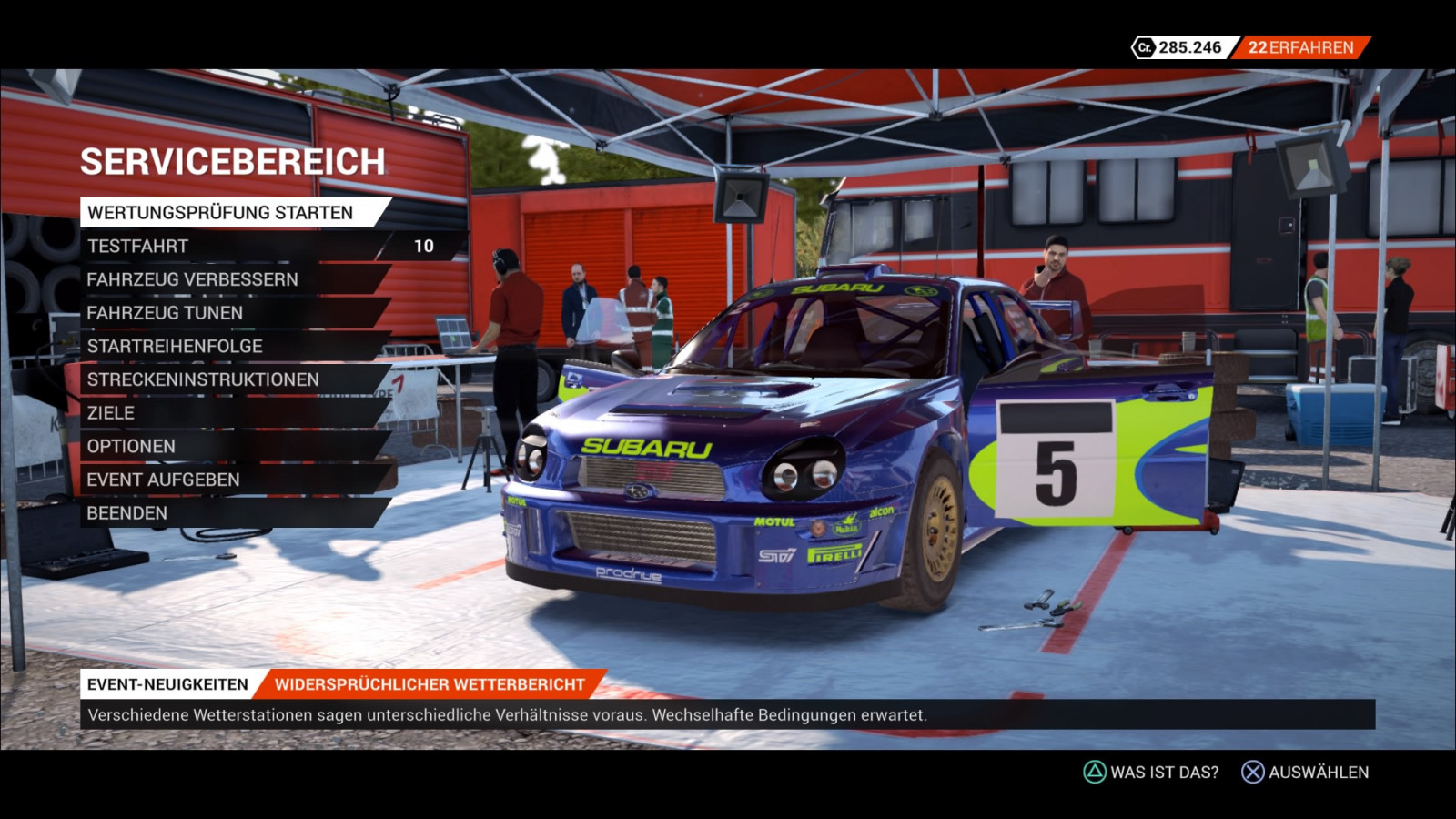Open the Fahrzeug Tunen menu

pyautogui.click(x=165, y=313)
